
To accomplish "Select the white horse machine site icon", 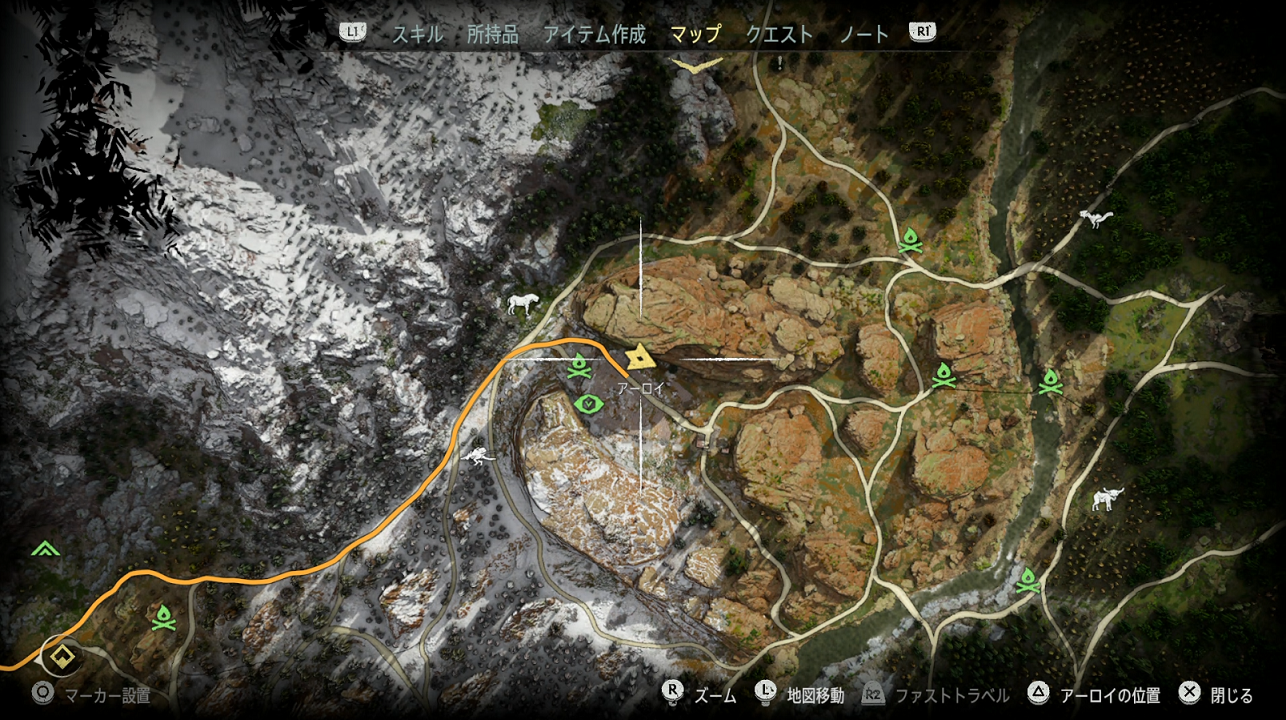I will coord(523,304).
